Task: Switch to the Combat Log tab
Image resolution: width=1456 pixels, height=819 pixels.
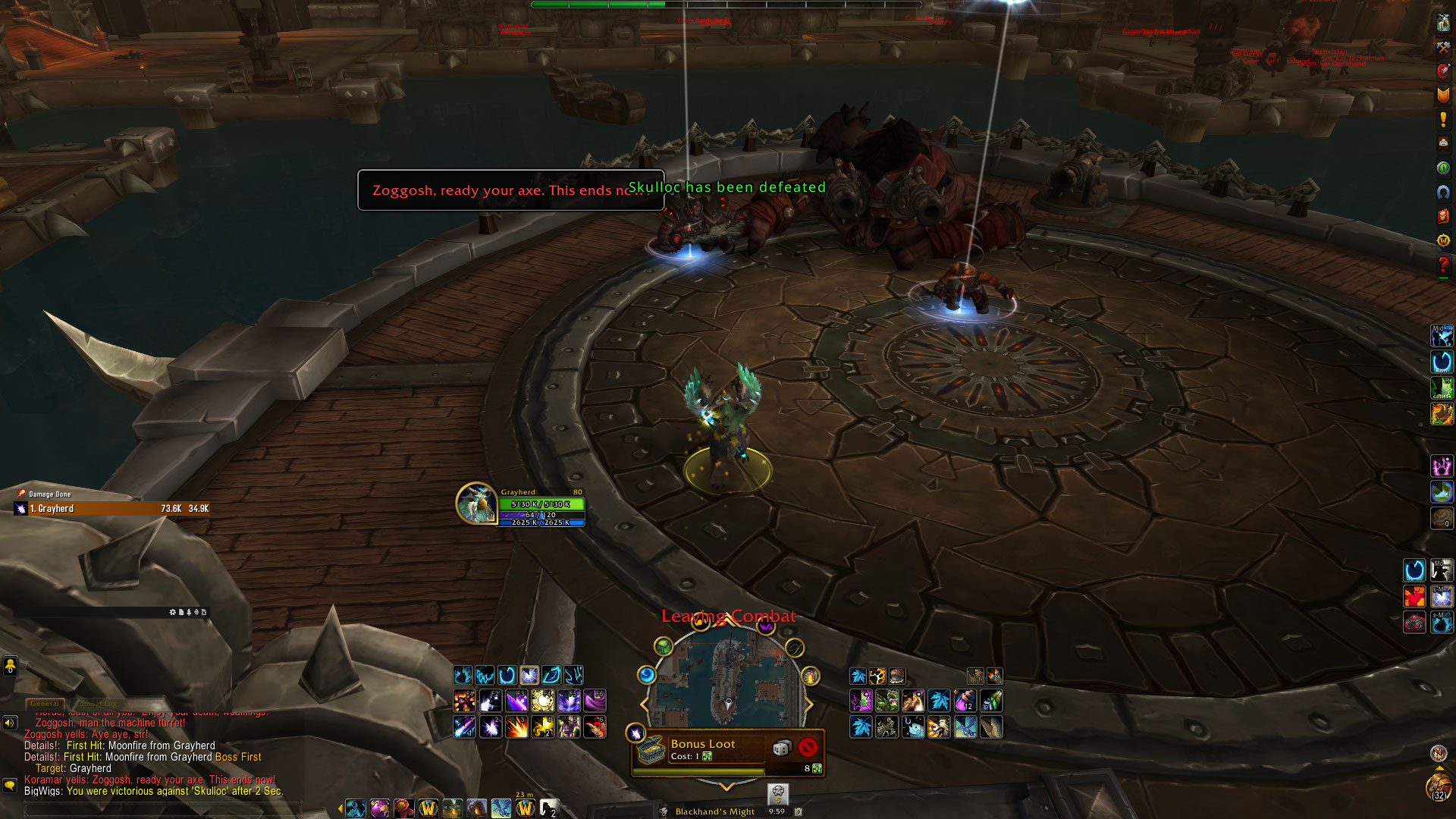Action: click(96, 704)
